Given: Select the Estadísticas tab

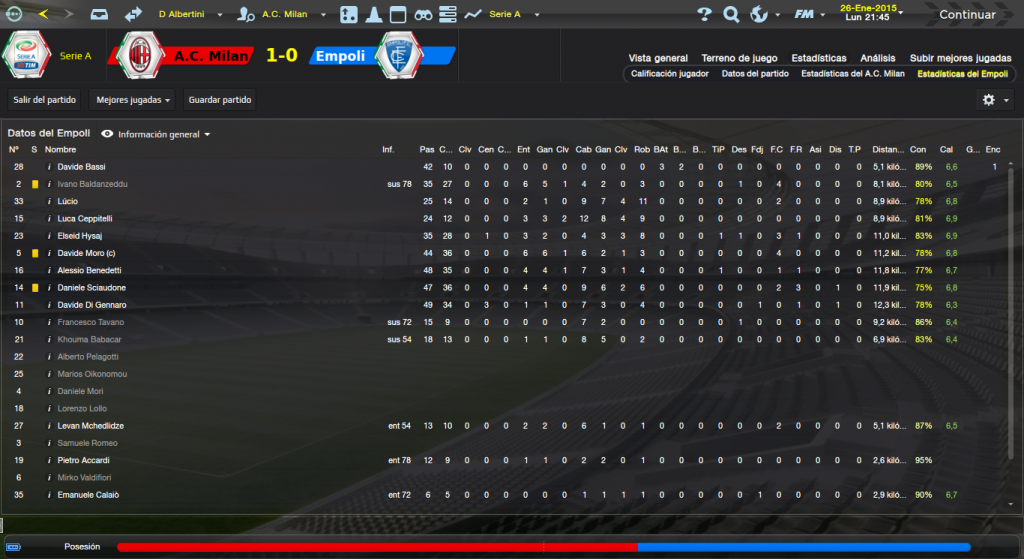Looking at the screenshot, I should [x=818, y=58].
